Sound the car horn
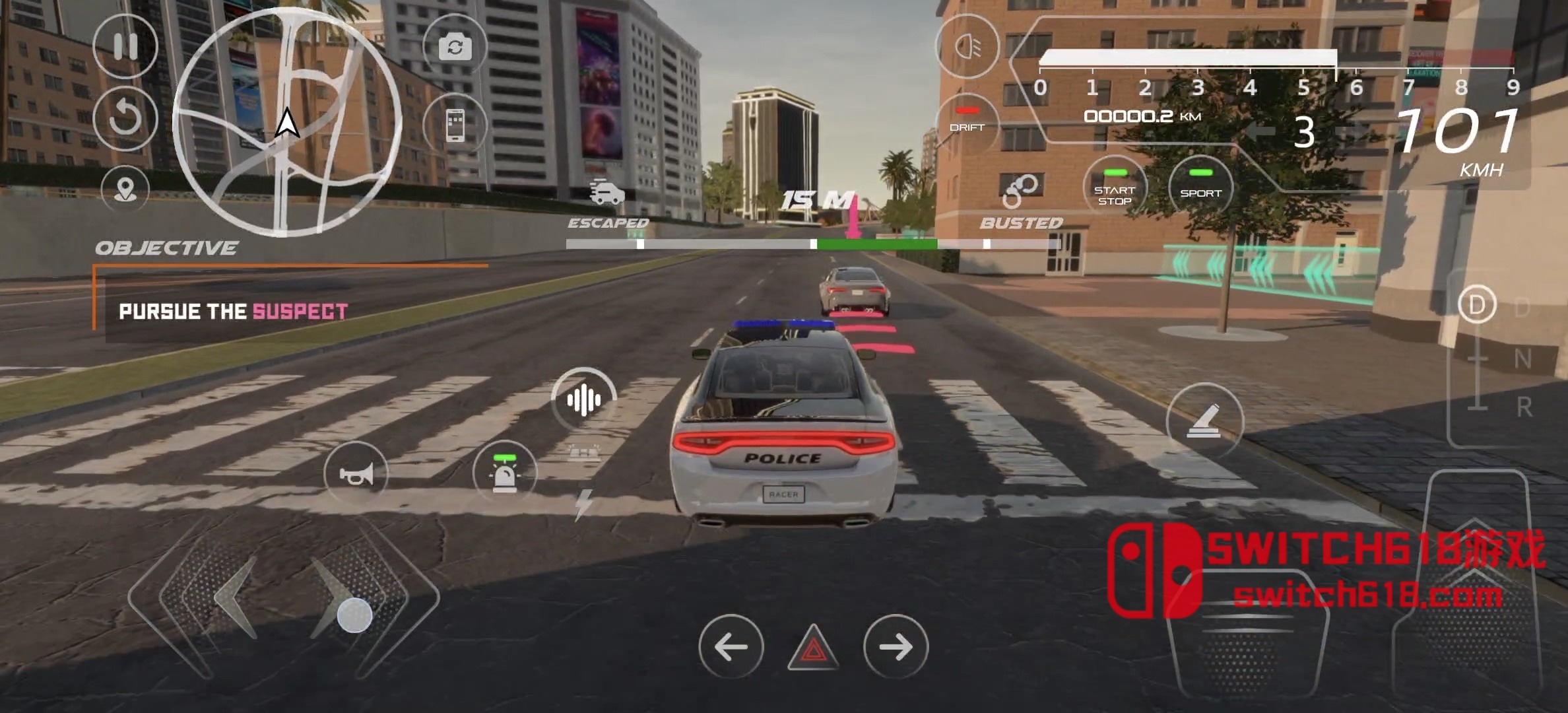Screen dimensions: 1568x713 coord(356,473)
